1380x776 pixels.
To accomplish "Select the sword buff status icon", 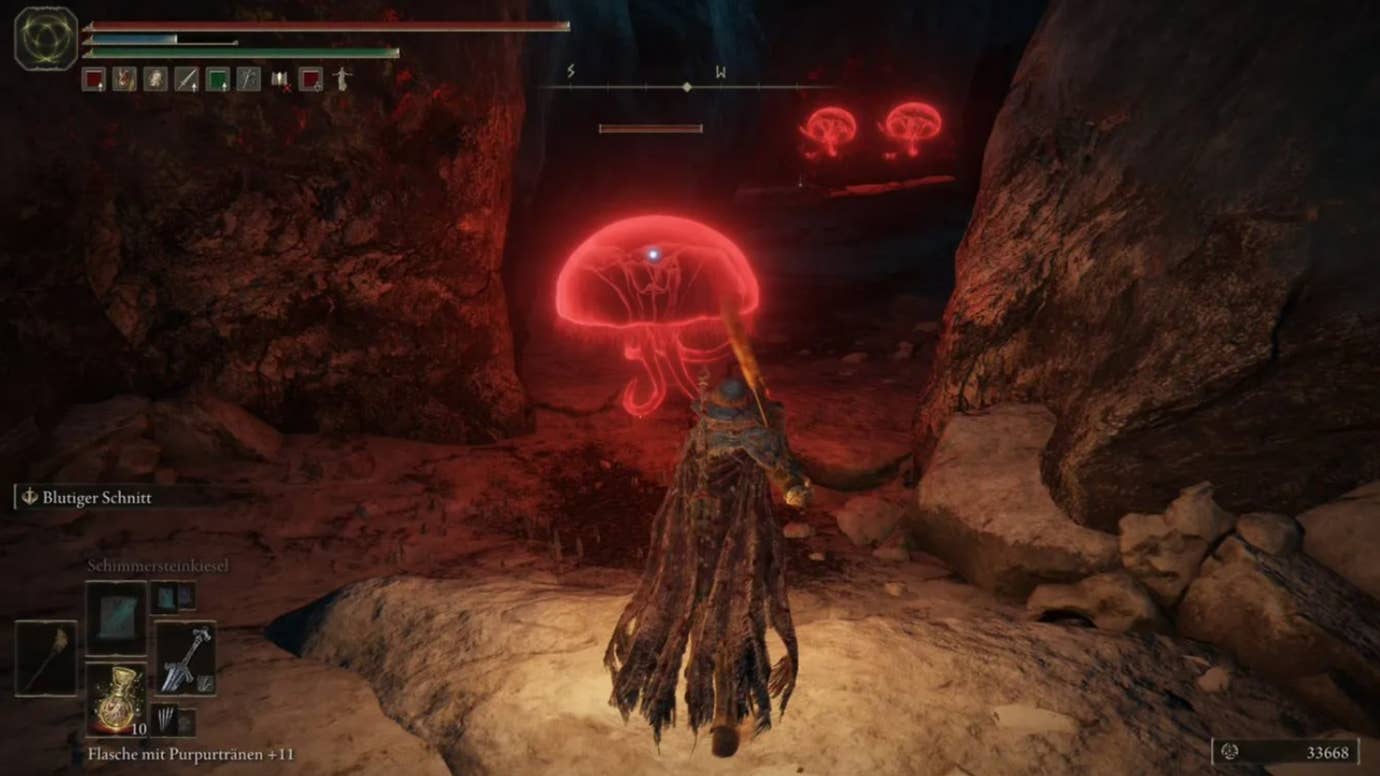I will coord(186,79).
